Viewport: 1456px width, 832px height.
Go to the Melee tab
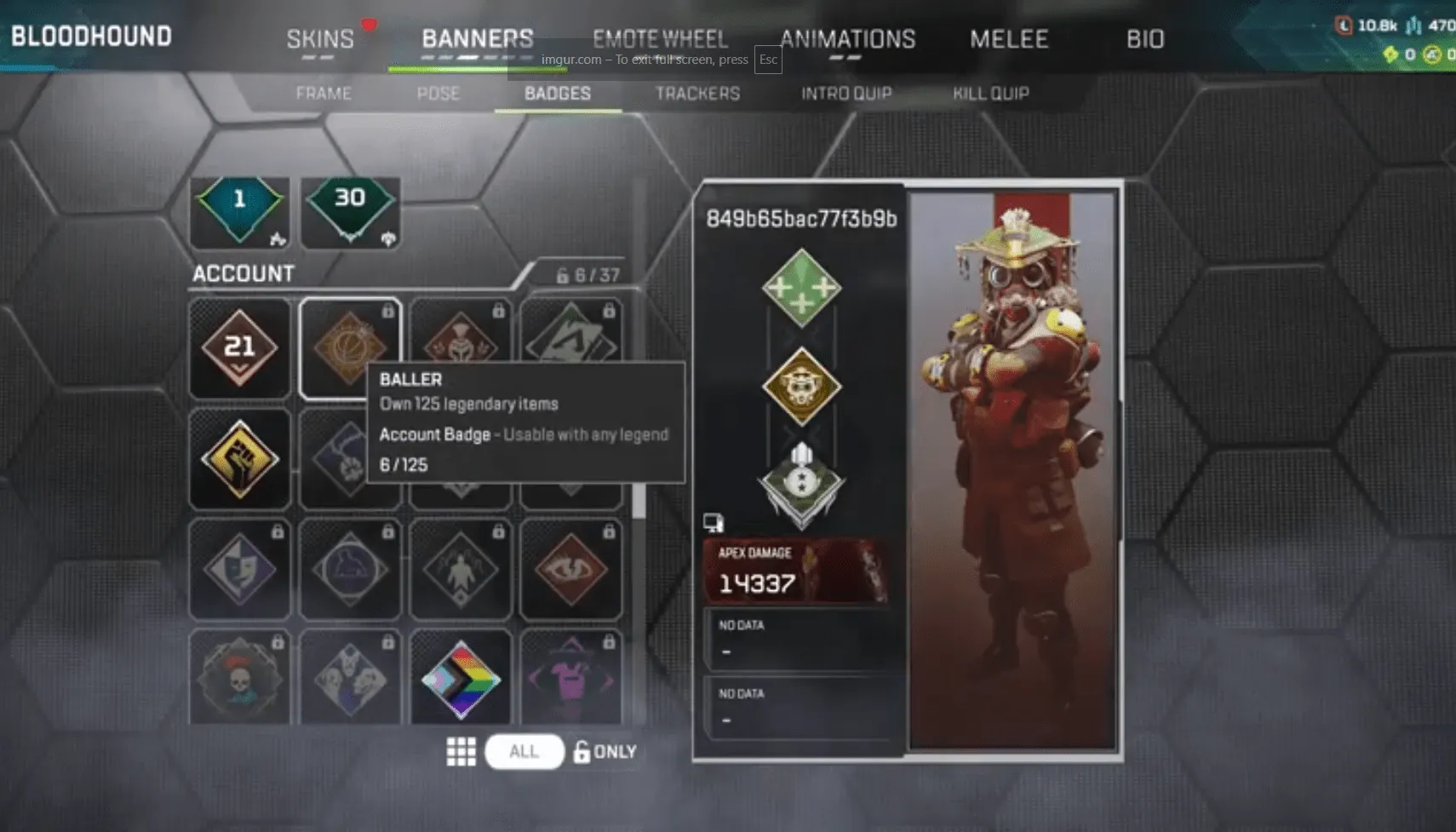[1009, 39]
